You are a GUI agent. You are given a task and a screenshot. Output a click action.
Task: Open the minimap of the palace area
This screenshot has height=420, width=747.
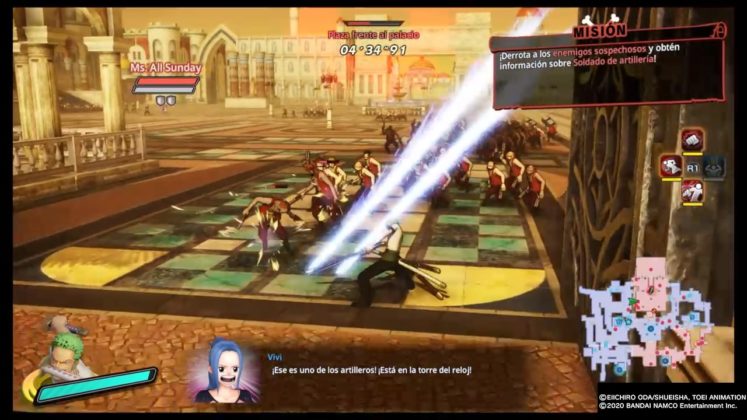(657, 312)
